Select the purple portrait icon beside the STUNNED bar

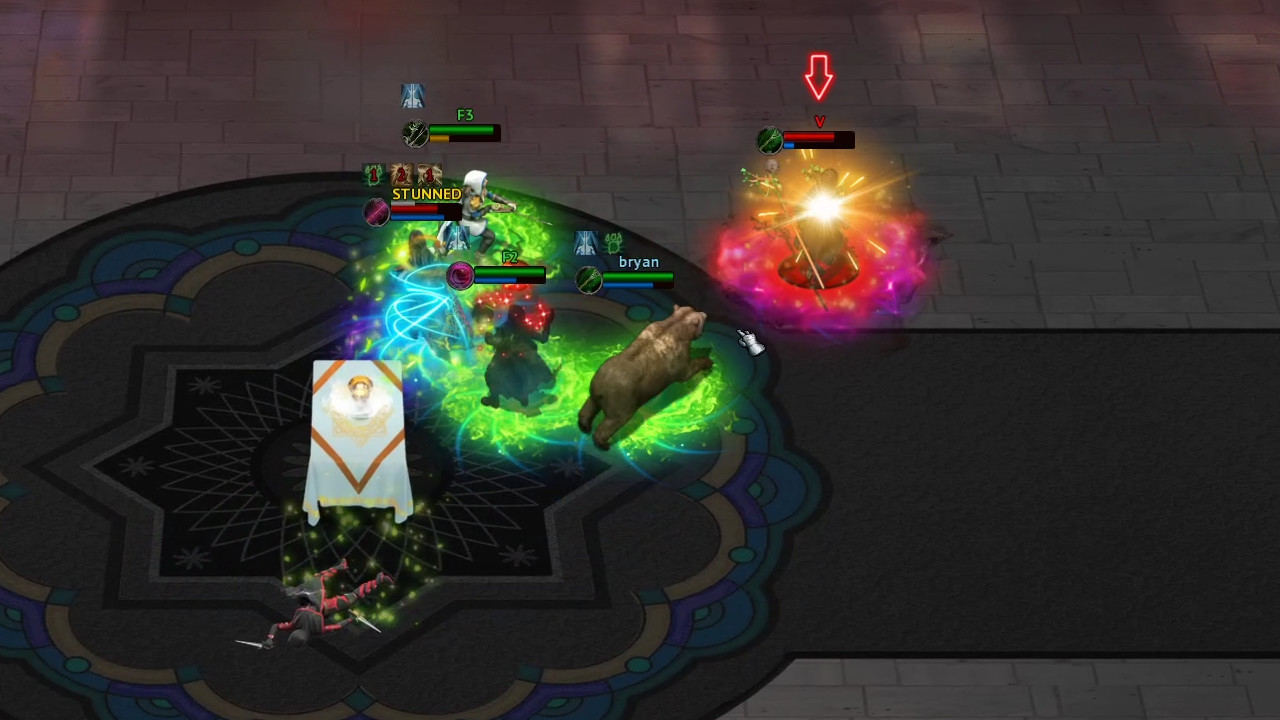pyautogui.click(x=374, y=211)
